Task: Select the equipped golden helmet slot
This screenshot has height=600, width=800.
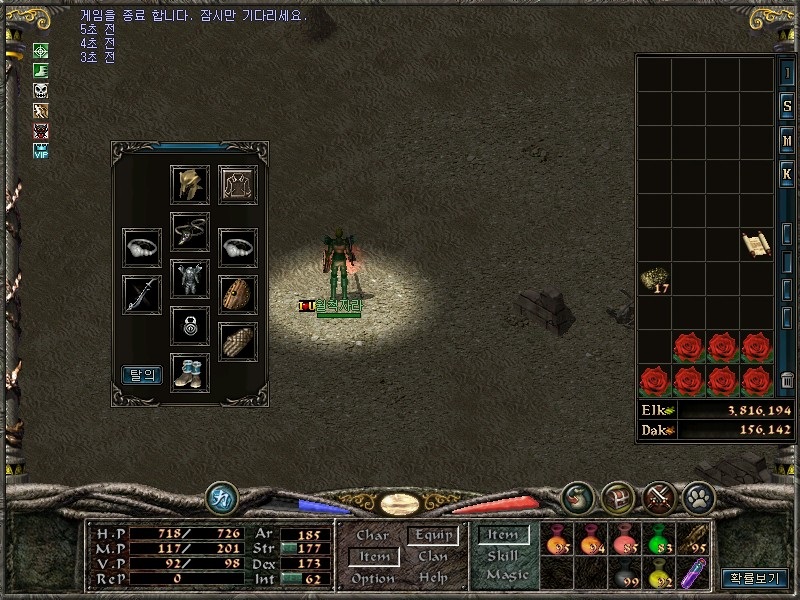Action: pos(190,185)
